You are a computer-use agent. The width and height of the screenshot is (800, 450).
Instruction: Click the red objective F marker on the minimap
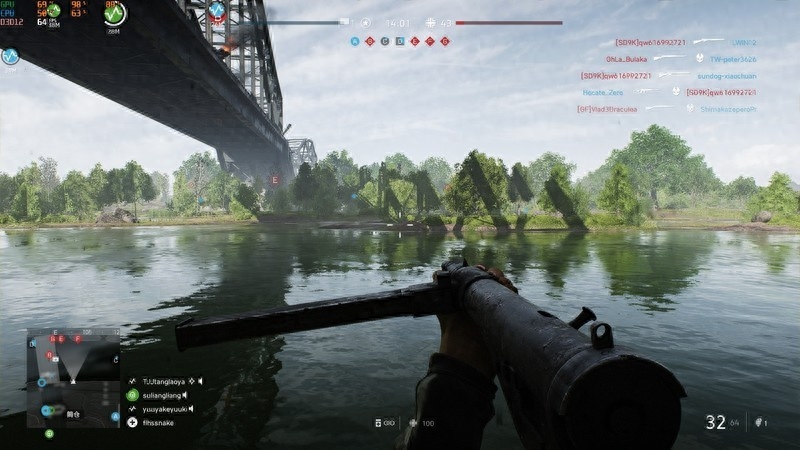(x=78, y=340)
